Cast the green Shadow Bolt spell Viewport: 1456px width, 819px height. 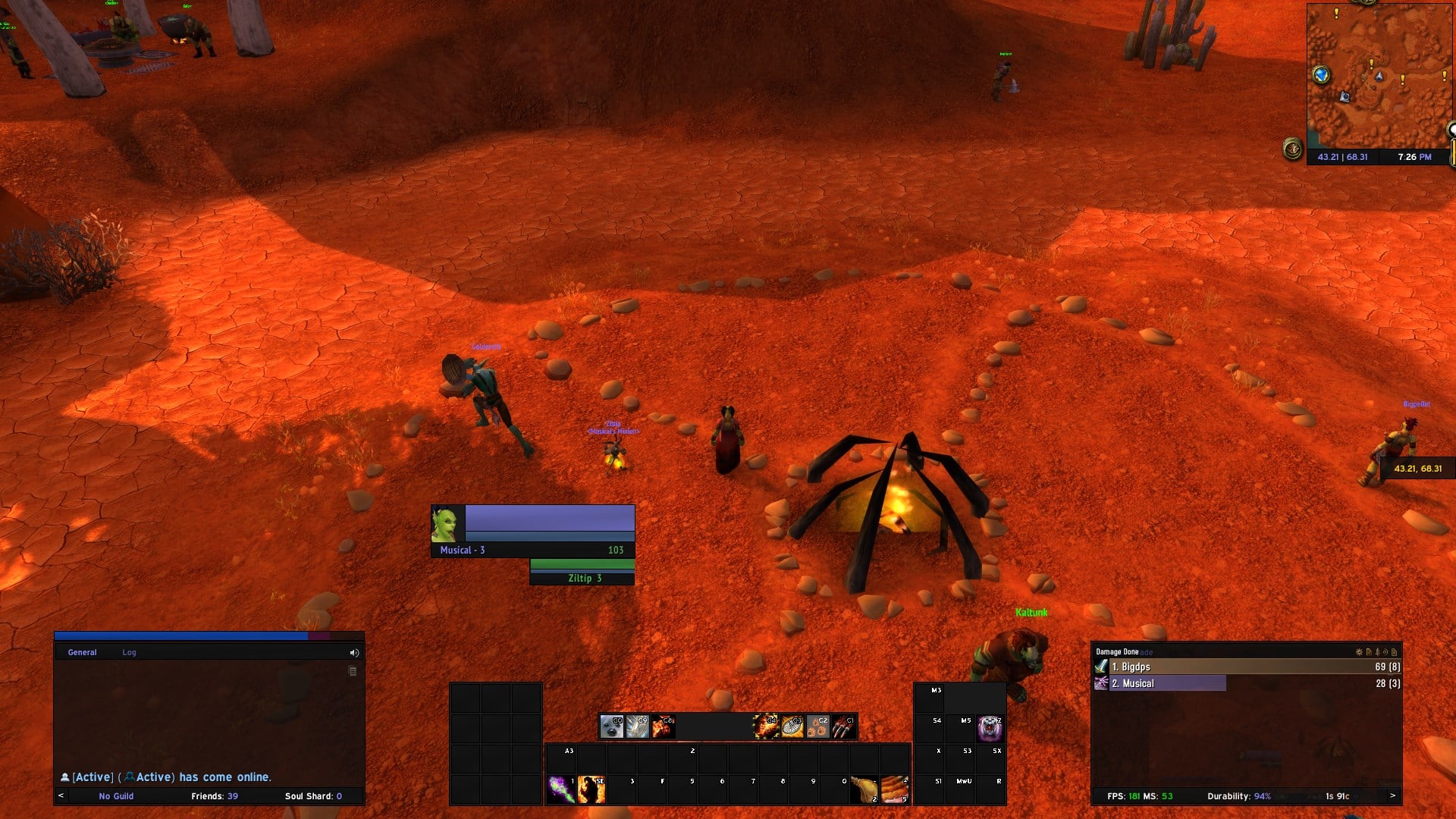561,789
